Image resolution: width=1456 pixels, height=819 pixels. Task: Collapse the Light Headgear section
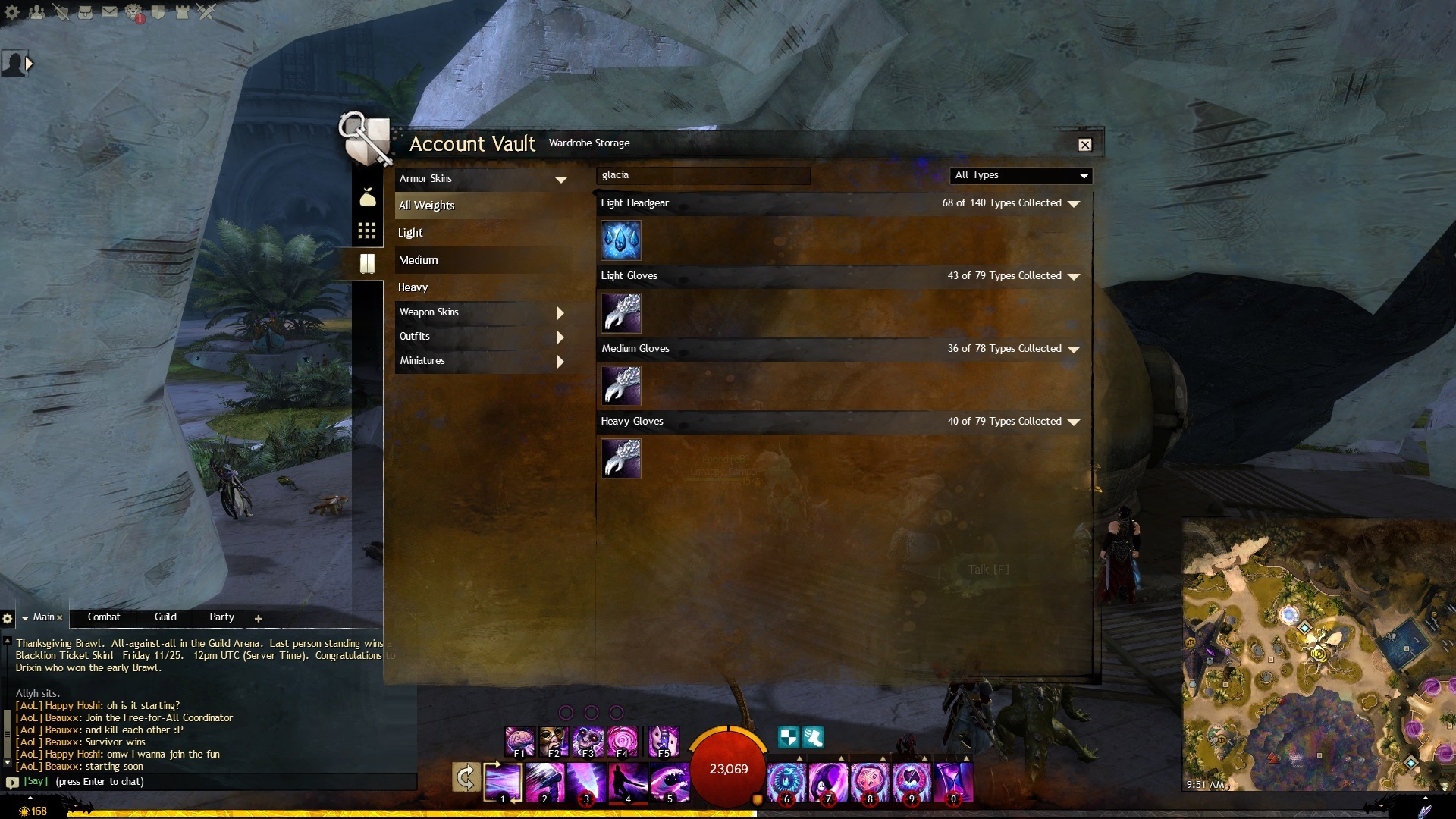click(x=1073, y=204)
